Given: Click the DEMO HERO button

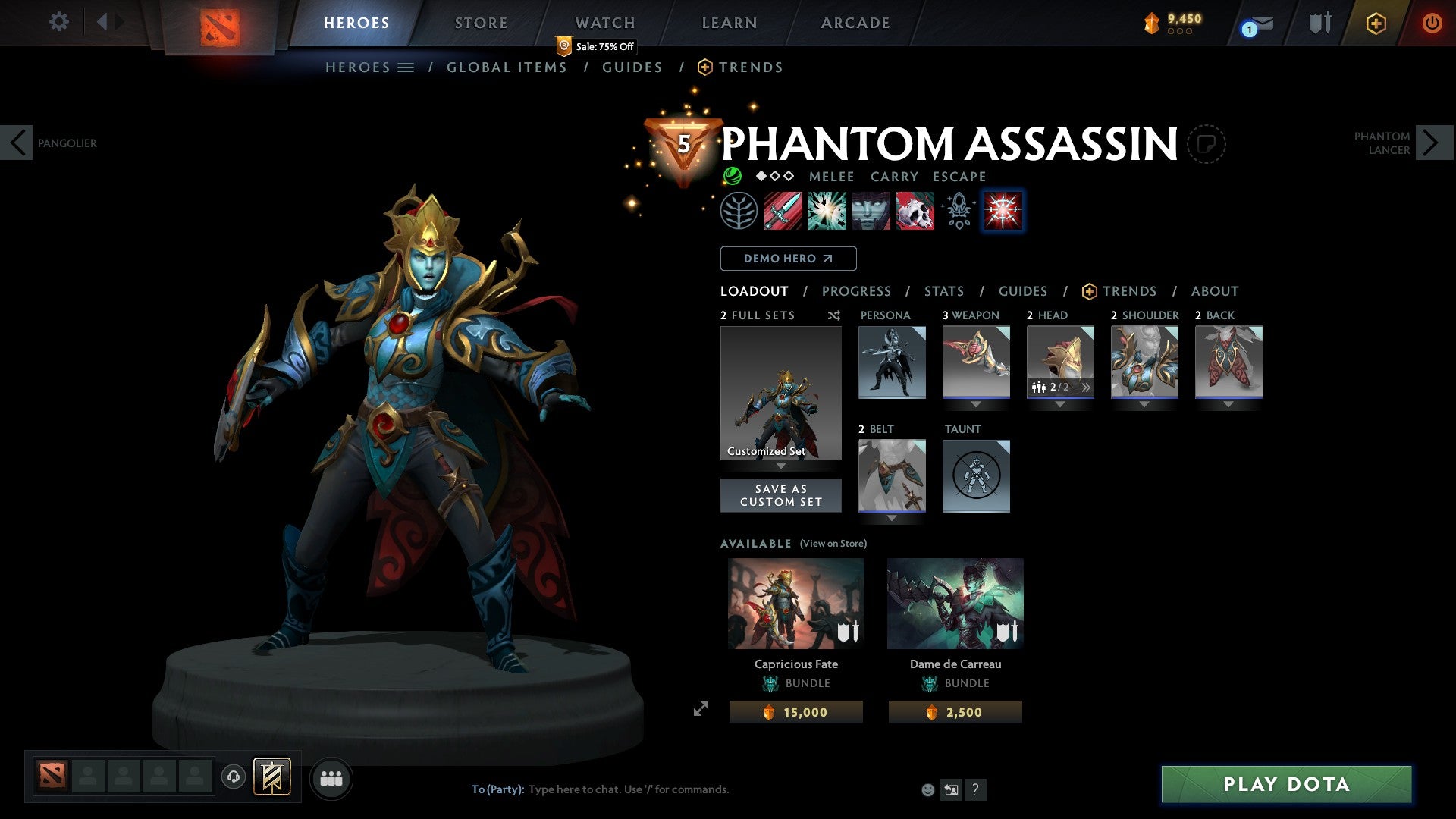Looking at the screenshot, I should [x=788, y=259].
